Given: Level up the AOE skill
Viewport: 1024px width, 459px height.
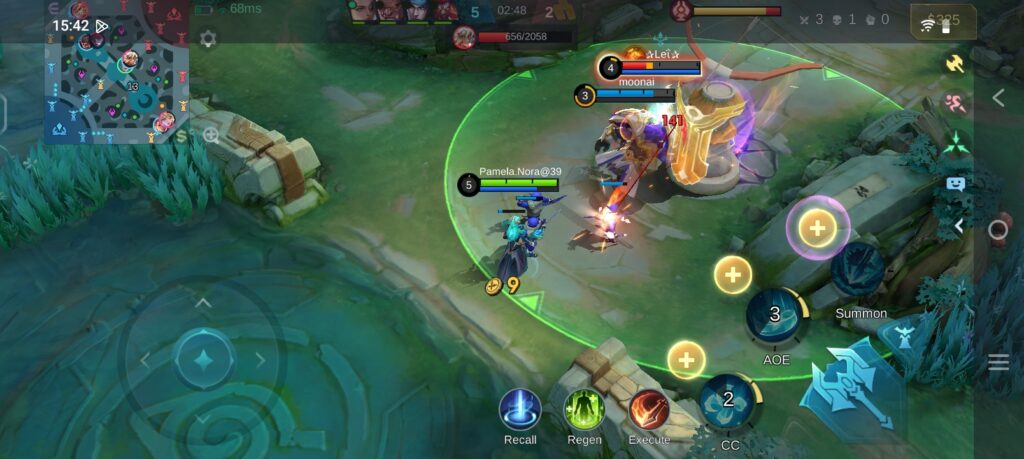Looking at the screenshot, I should (x=733, y=274).
